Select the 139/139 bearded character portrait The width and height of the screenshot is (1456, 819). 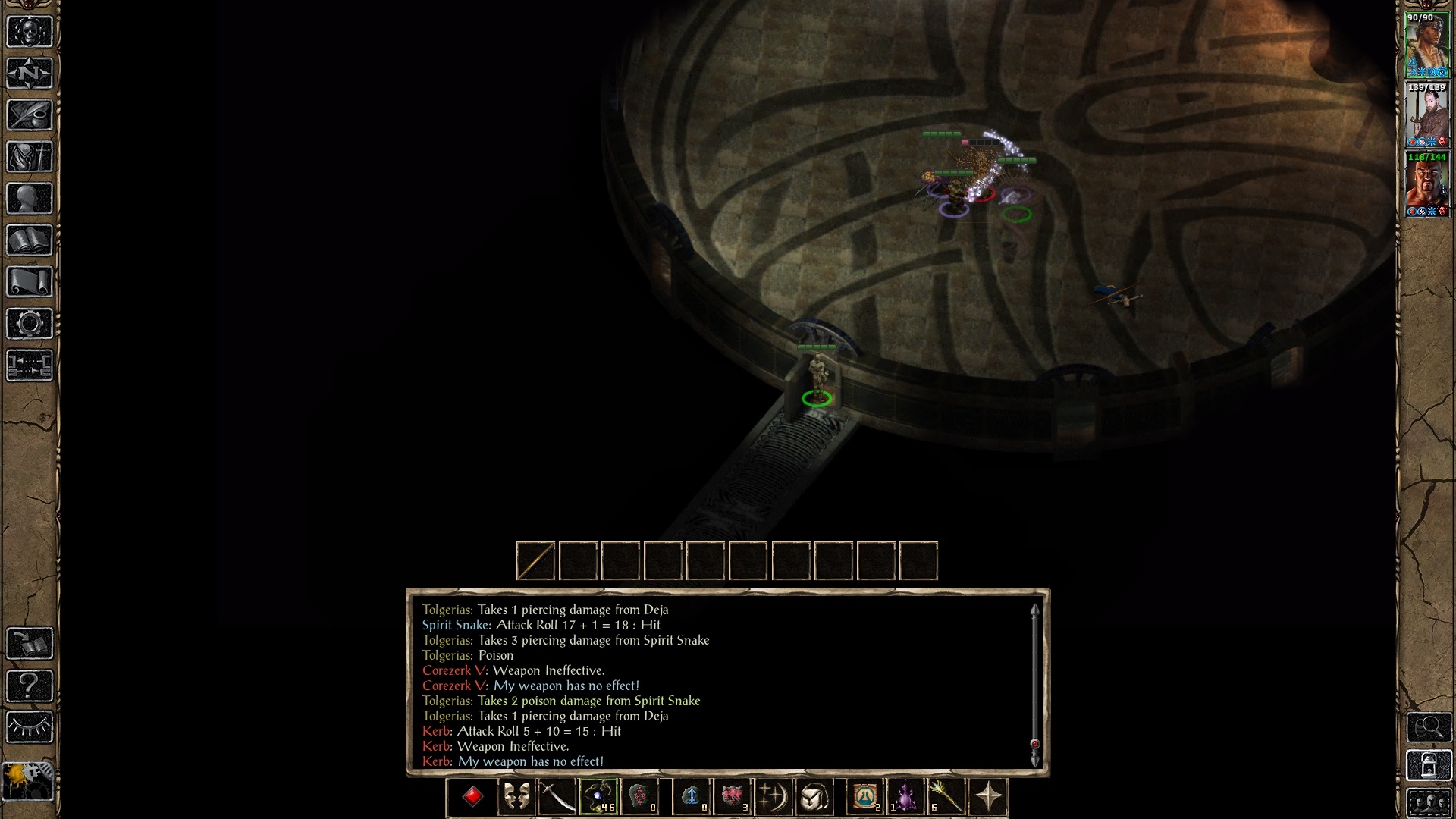(x=1427, y=114)
